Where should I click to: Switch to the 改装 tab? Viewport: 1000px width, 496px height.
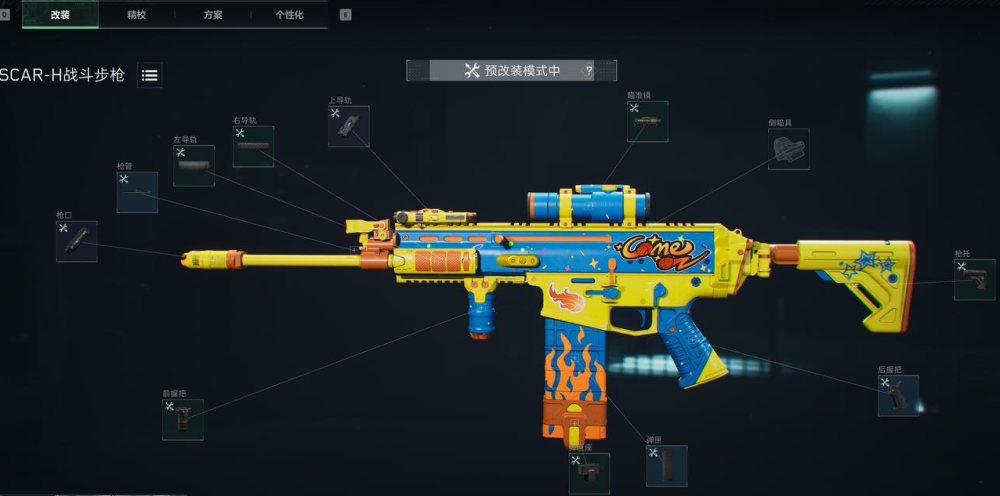60,15
